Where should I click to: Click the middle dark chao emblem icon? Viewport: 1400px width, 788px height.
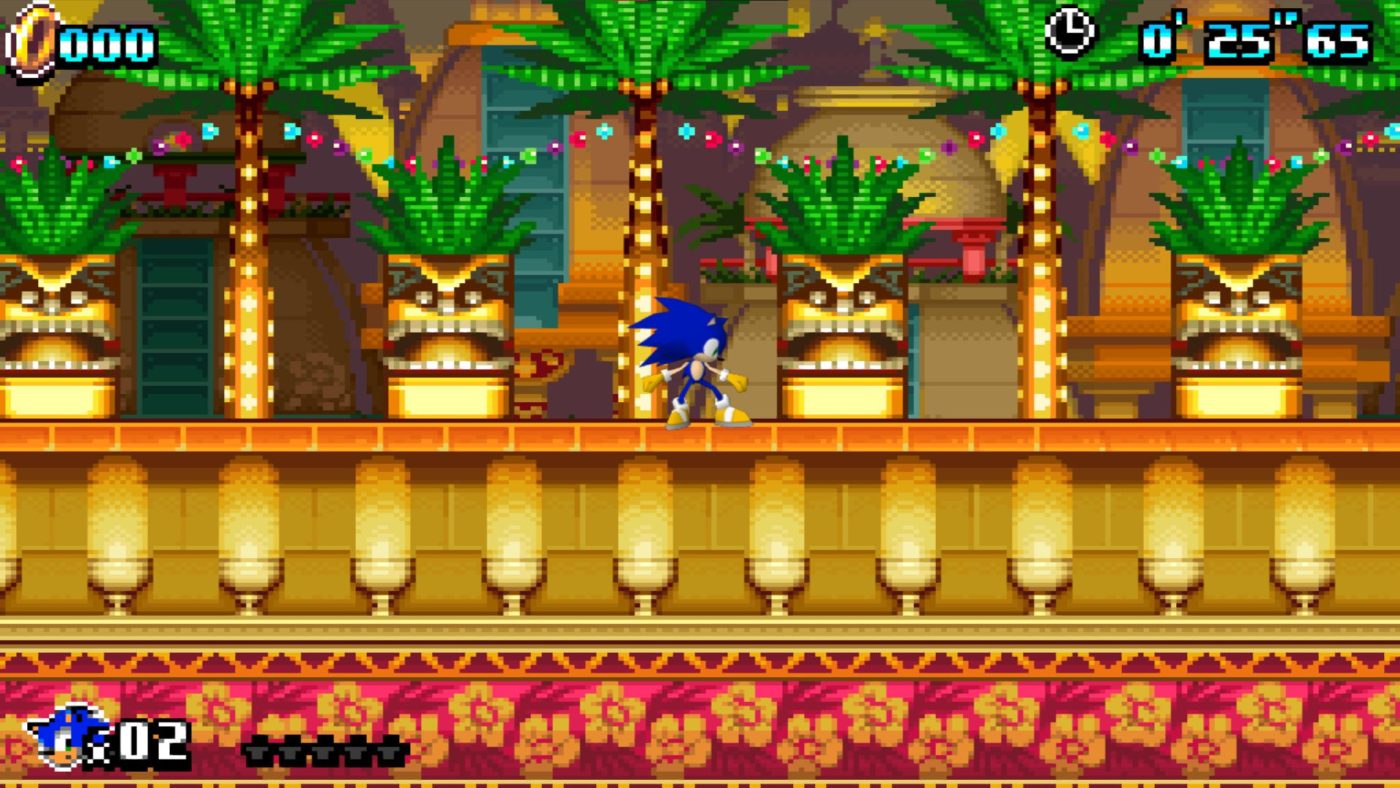324,752
